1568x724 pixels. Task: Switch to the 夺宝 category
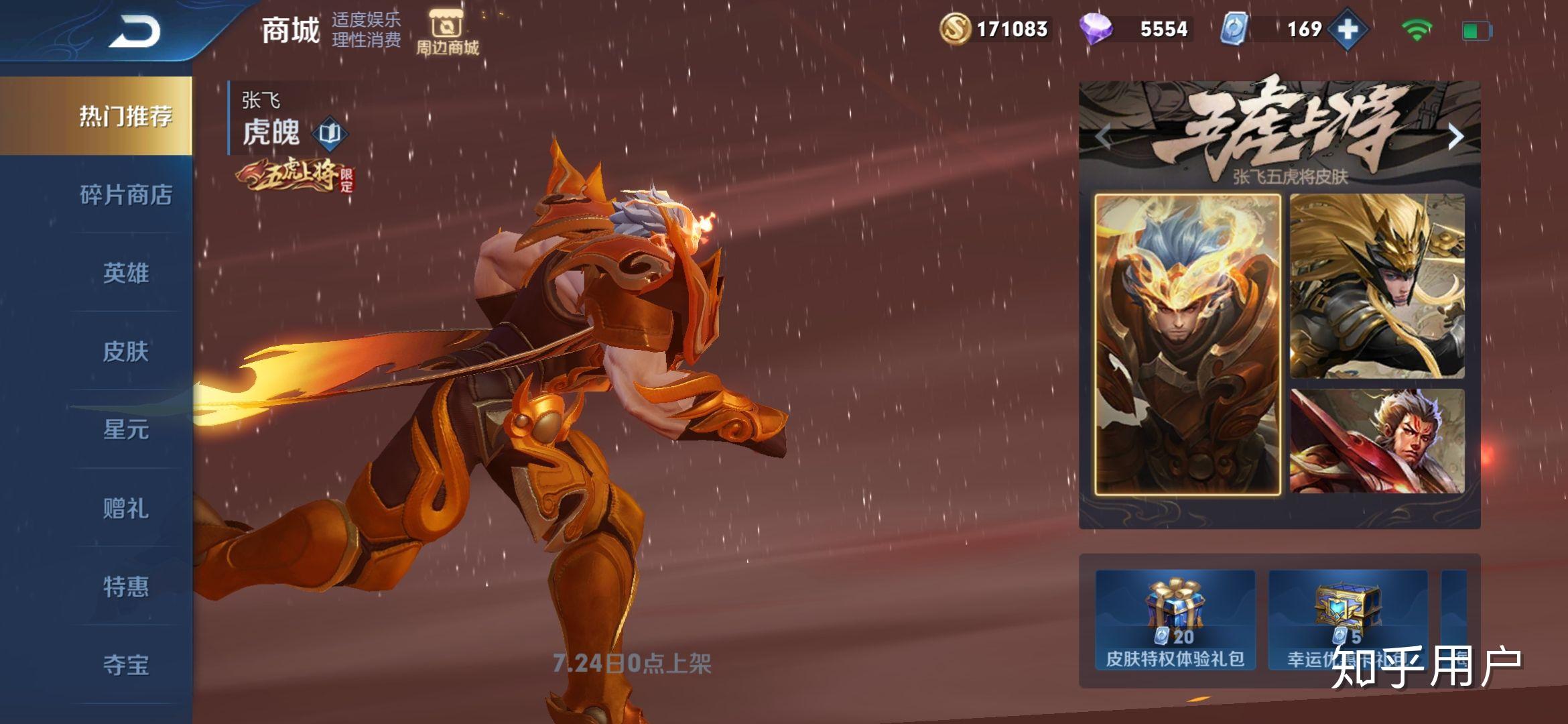125,665
